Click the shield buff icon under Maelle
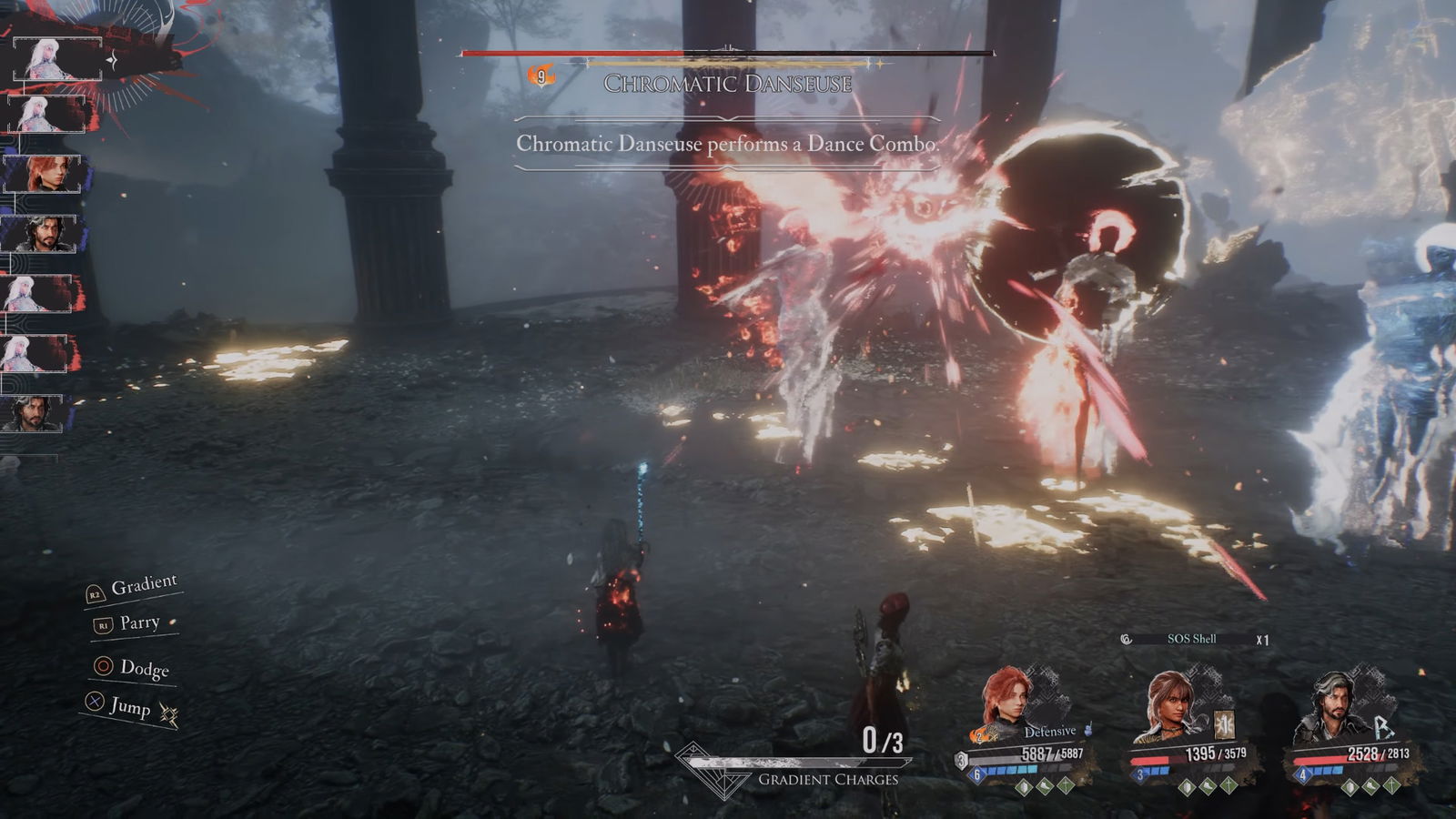 (x=1024, y=787)
